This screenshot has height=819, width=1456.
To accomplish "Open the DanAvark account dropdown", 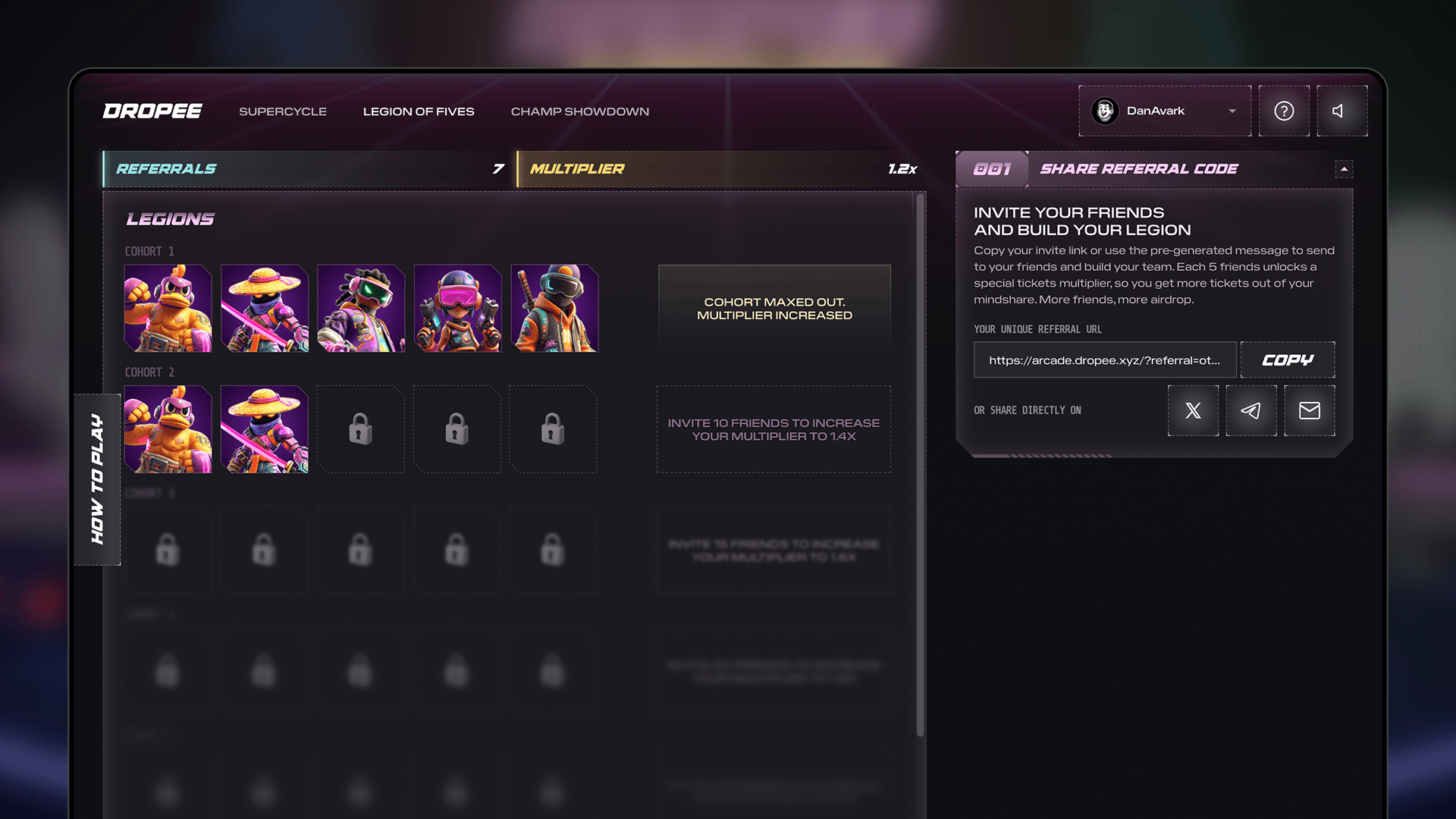I will [x=1231, y=111].
